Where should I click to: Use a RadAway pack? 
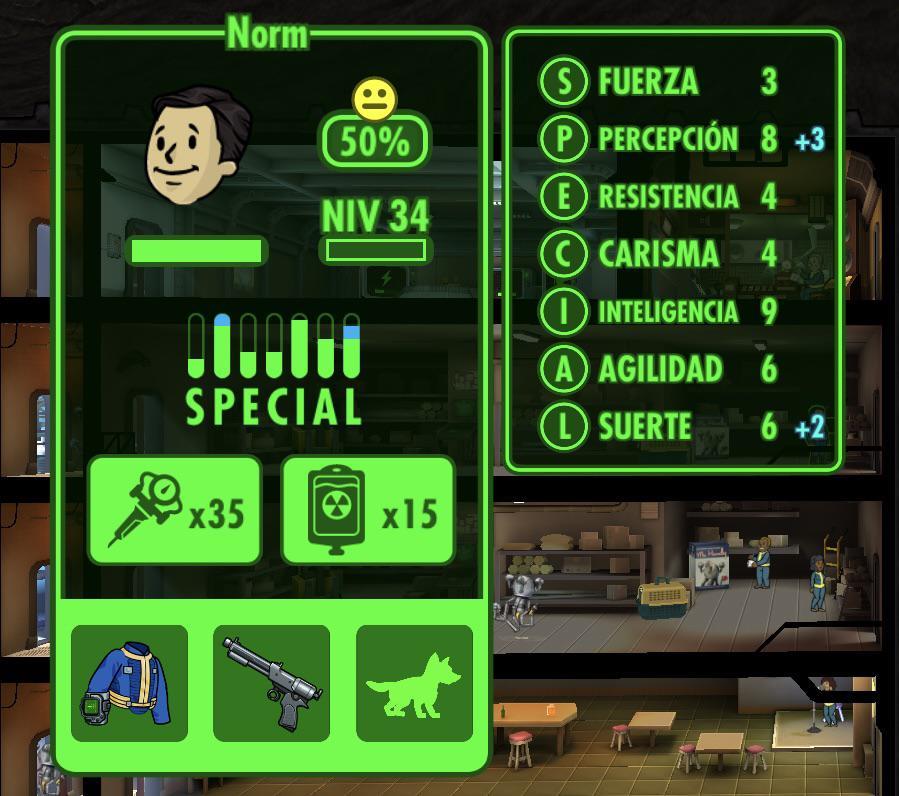pos(368,510)
